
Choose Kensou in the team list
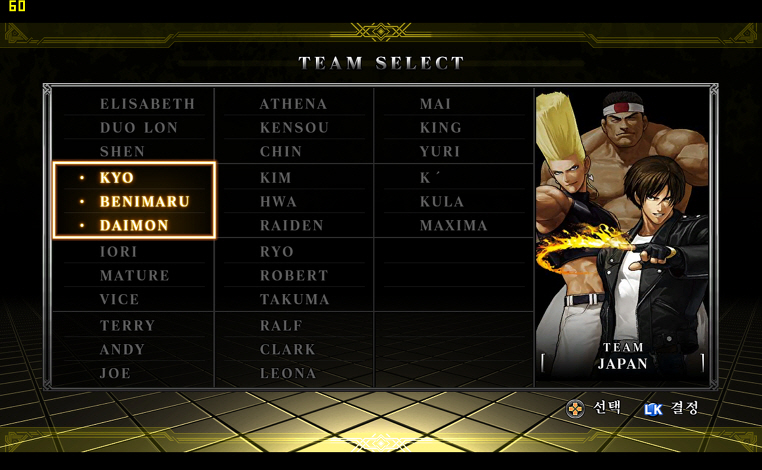[294, 128]
